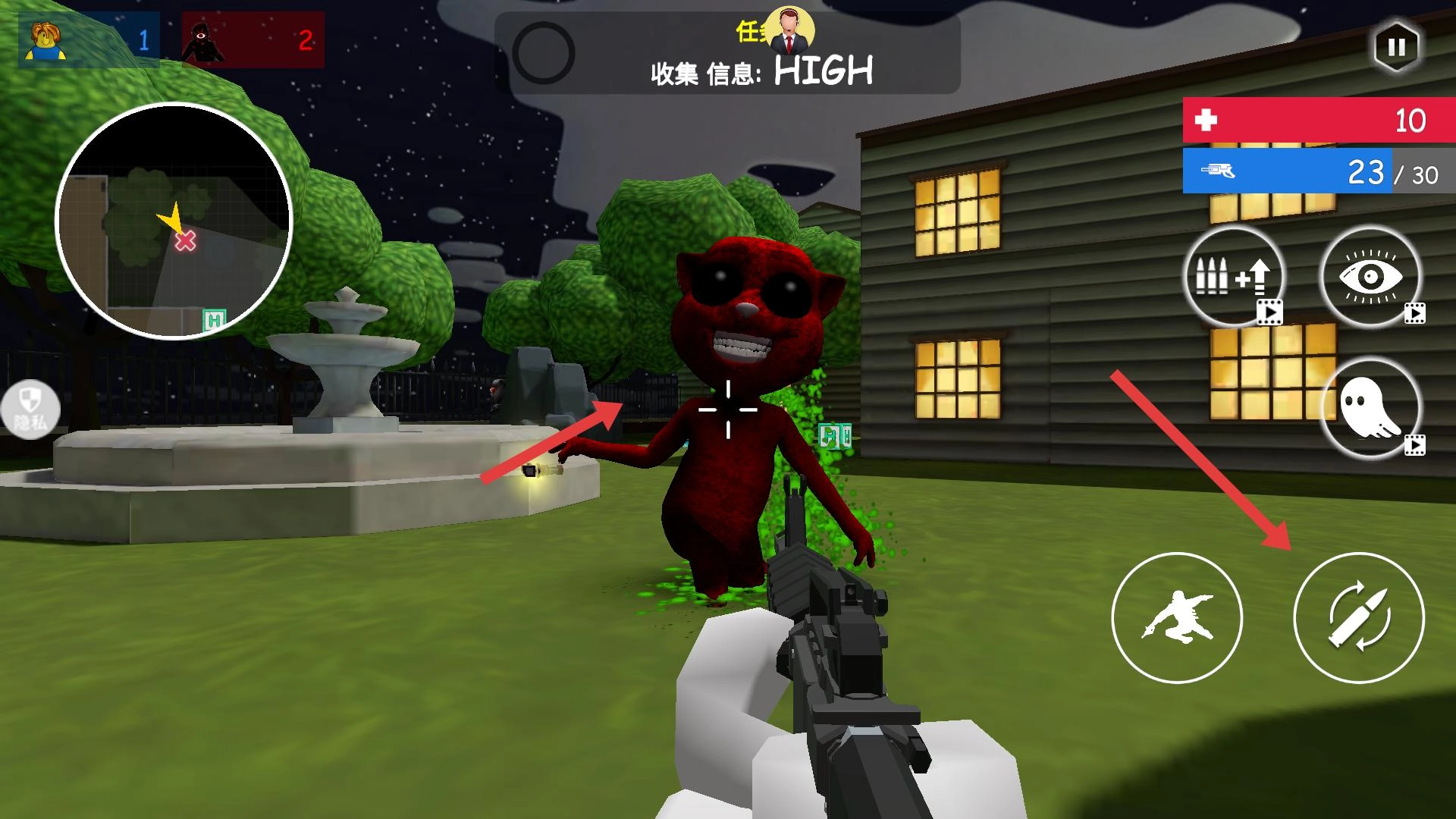The image size is (1456, 819).
Task: Tap the reload bullet button
Action: click(1358, 617)
